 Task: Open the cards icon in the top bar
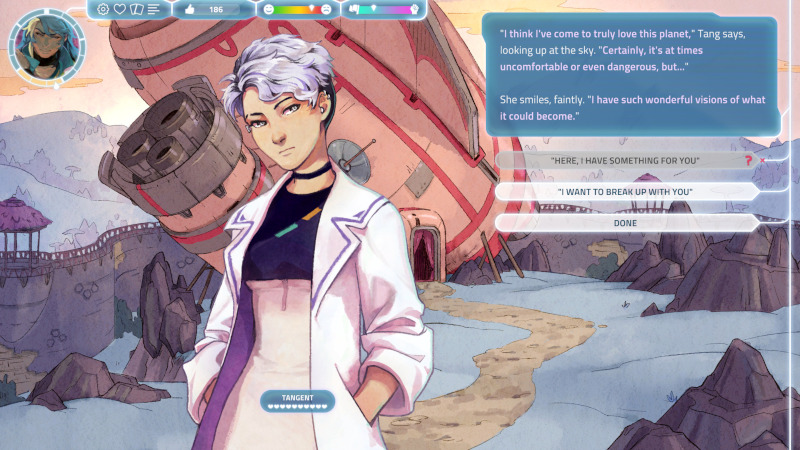[137, 9]
